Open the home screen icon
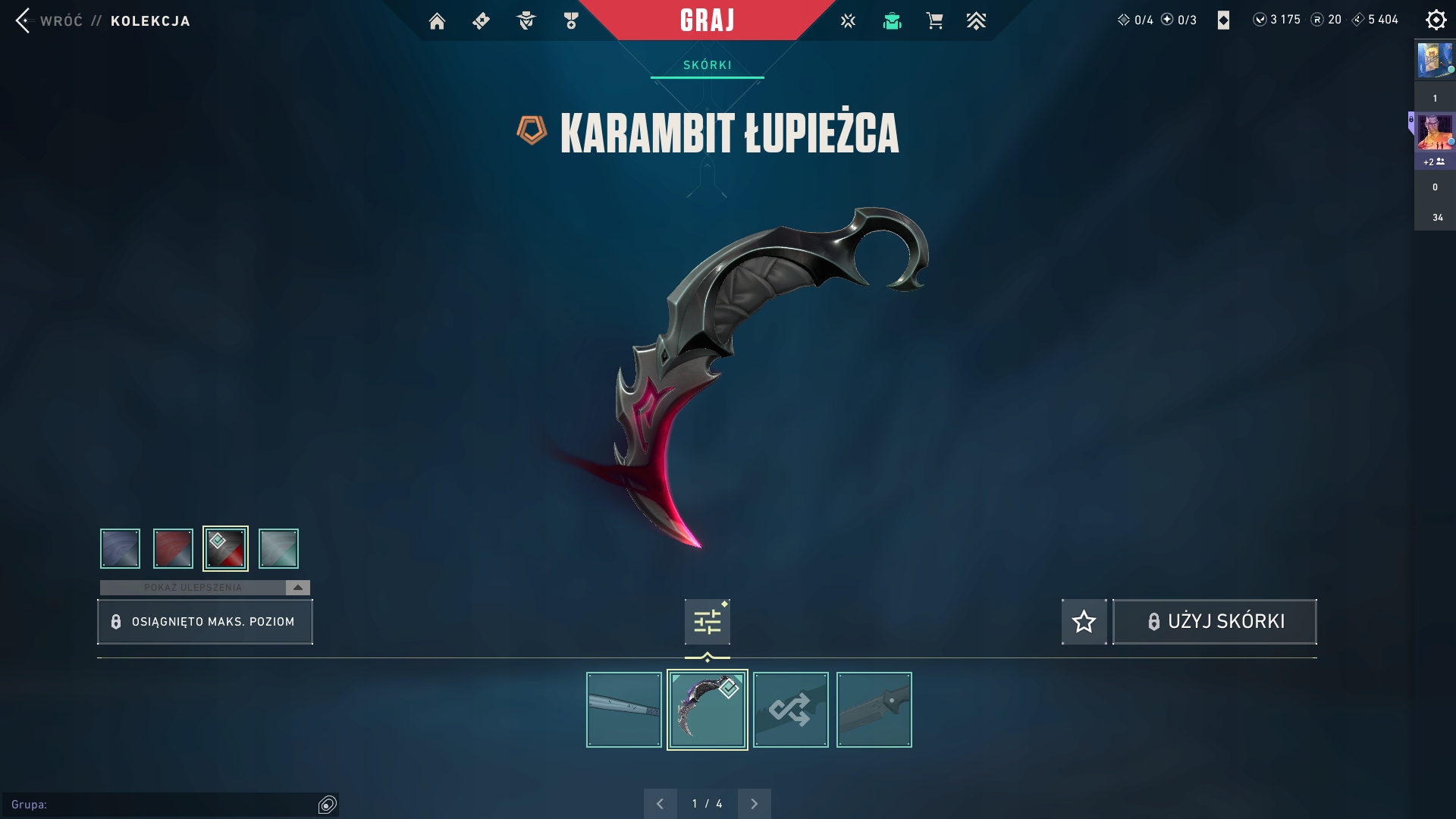The width and height of the screenshot is (1456, 819). (x=437, y=21)
